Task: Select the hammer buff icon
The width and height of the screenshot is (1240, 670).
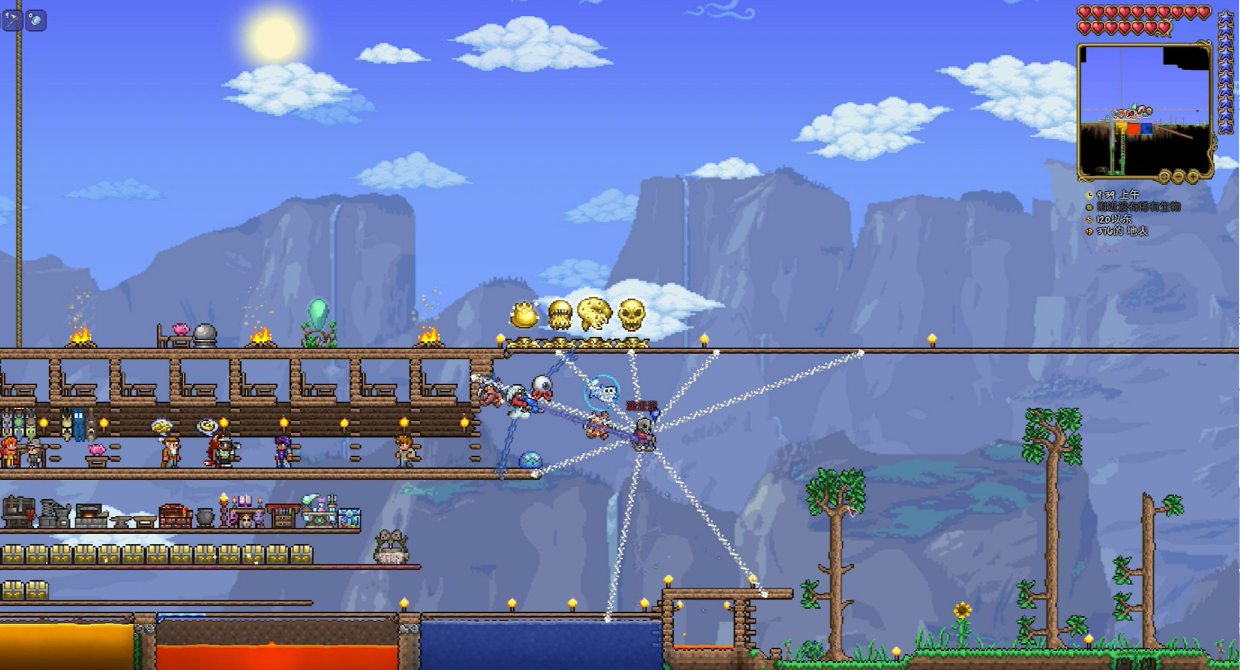Action: (x=12, y=20)
